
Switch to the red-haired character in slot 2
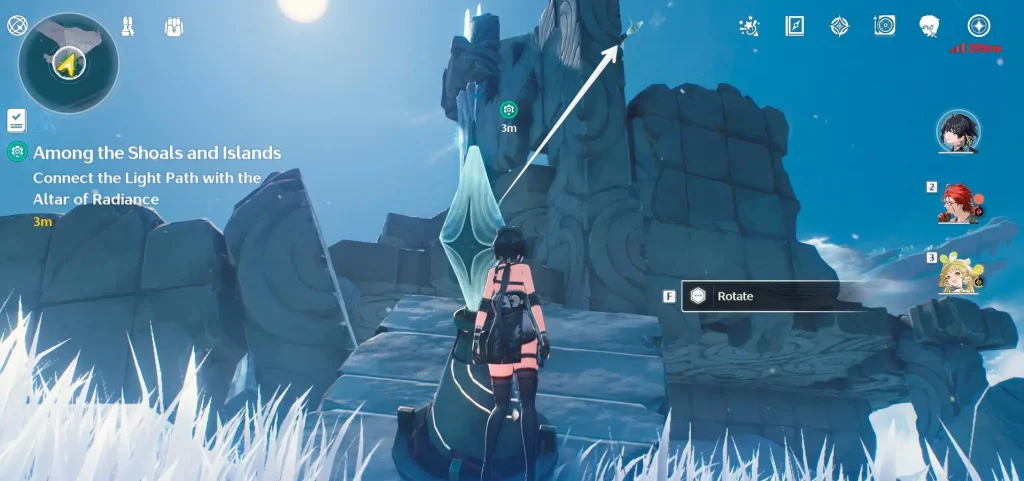[958, 203]
